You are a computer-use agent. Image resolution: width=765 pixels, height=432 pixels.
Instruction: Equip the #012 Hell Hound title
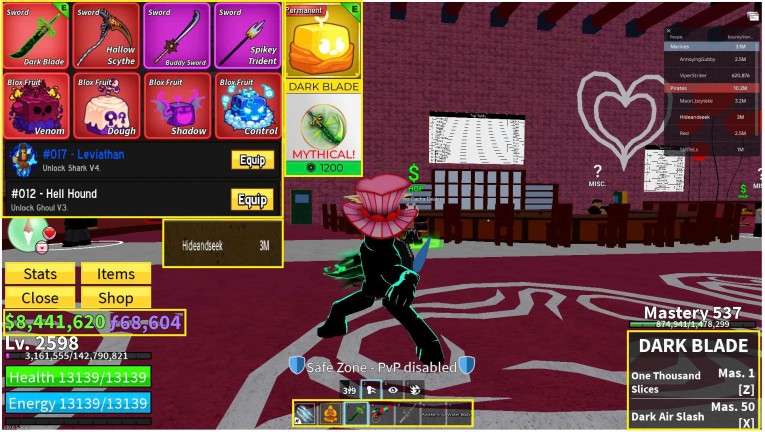252,199
